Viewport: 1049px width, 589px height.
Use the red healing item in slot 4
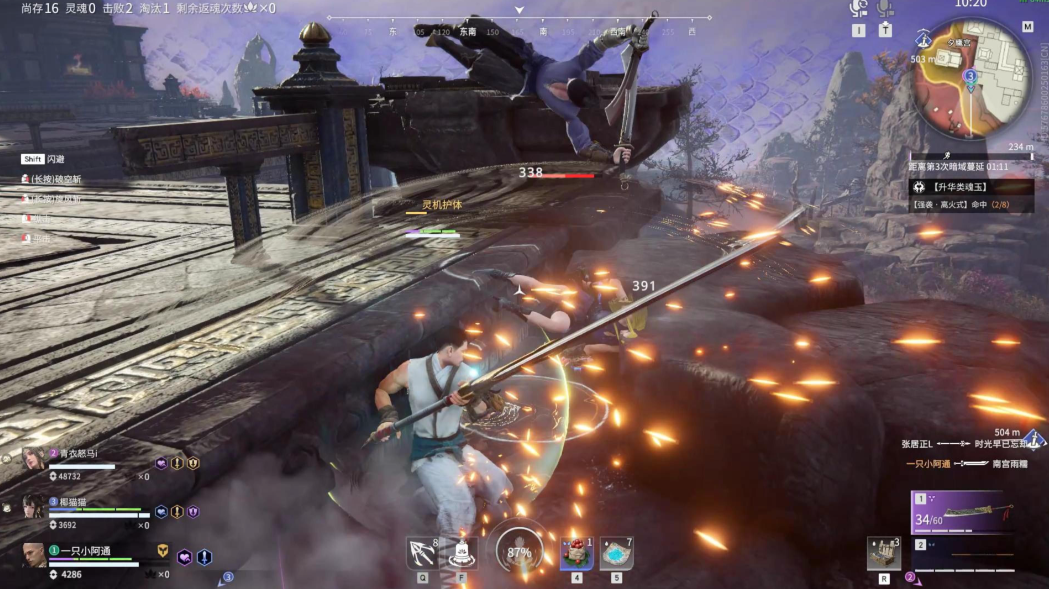point(576,552)
